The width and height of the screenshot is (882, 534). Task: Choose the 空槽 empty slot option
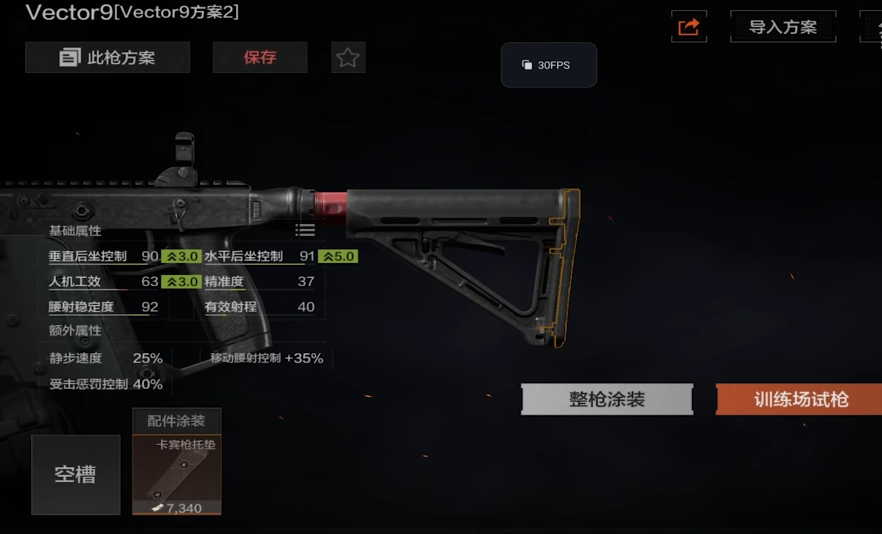(x=75, y=475)
